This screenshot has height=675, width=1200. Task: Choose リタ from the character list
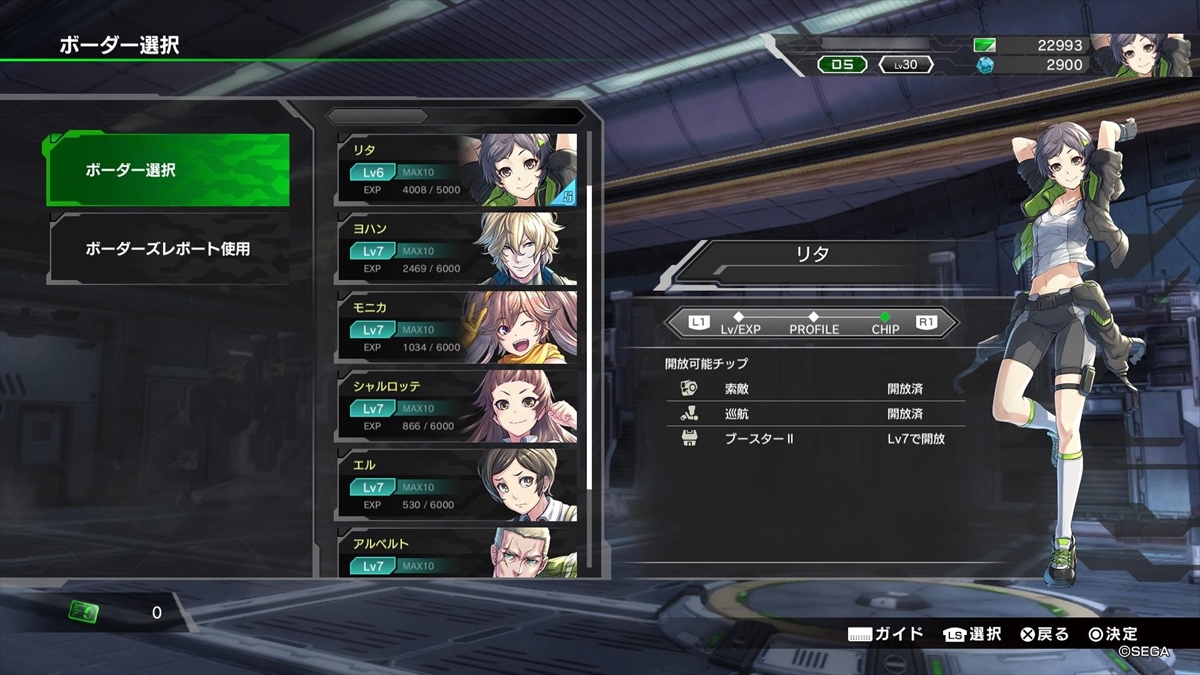(458, 170)
